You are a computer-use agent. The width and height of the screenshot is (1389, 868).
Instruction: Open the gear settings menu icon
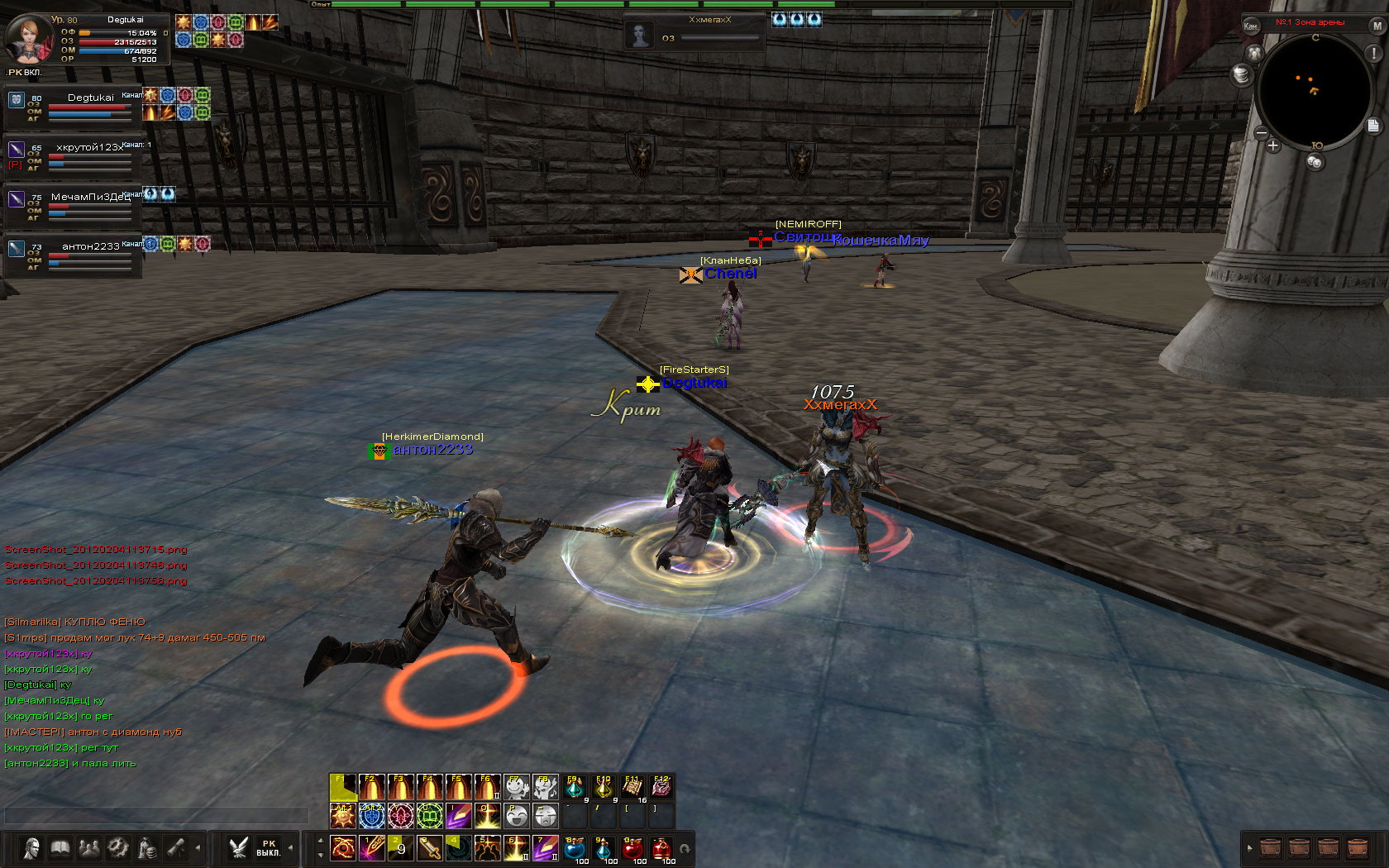[x=118, y=848]
